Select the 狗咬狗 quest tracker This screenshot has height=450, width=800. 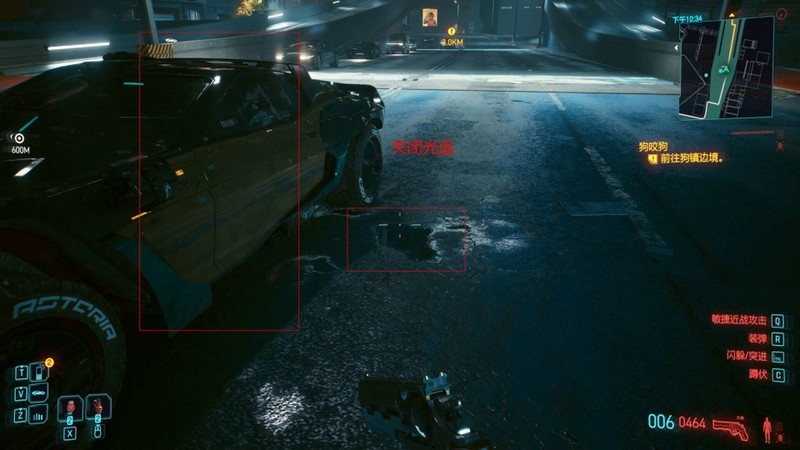point(658,146)
